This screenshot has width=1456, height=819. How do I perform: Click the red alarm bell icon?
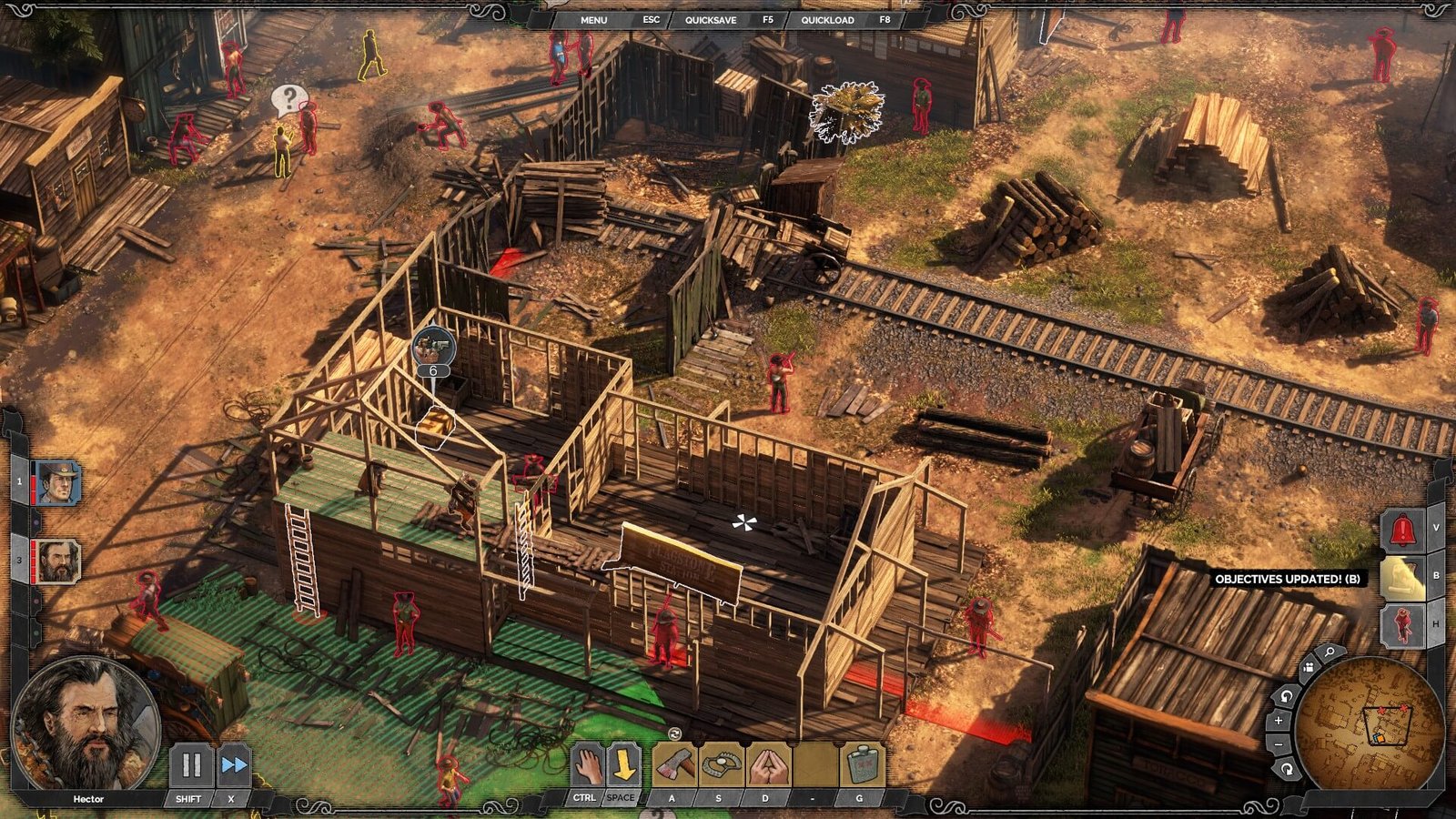1402,530
